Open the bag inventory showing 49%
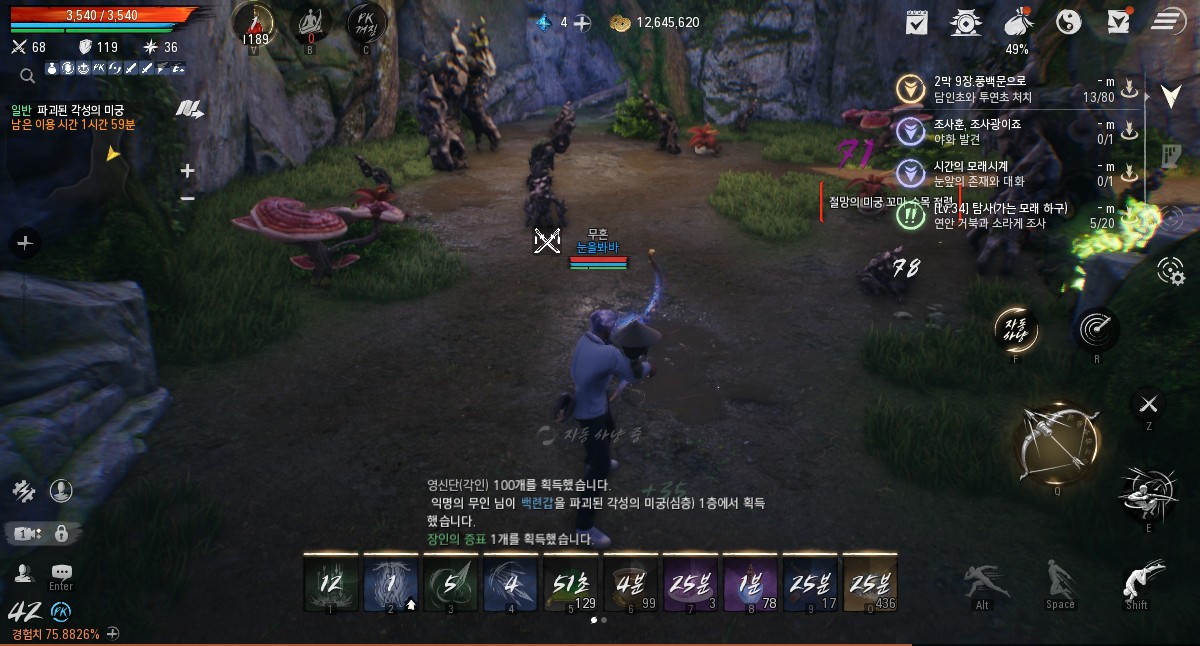Image resolution: width=1200 pixels, height=646 pixels. click(1017, 22)
